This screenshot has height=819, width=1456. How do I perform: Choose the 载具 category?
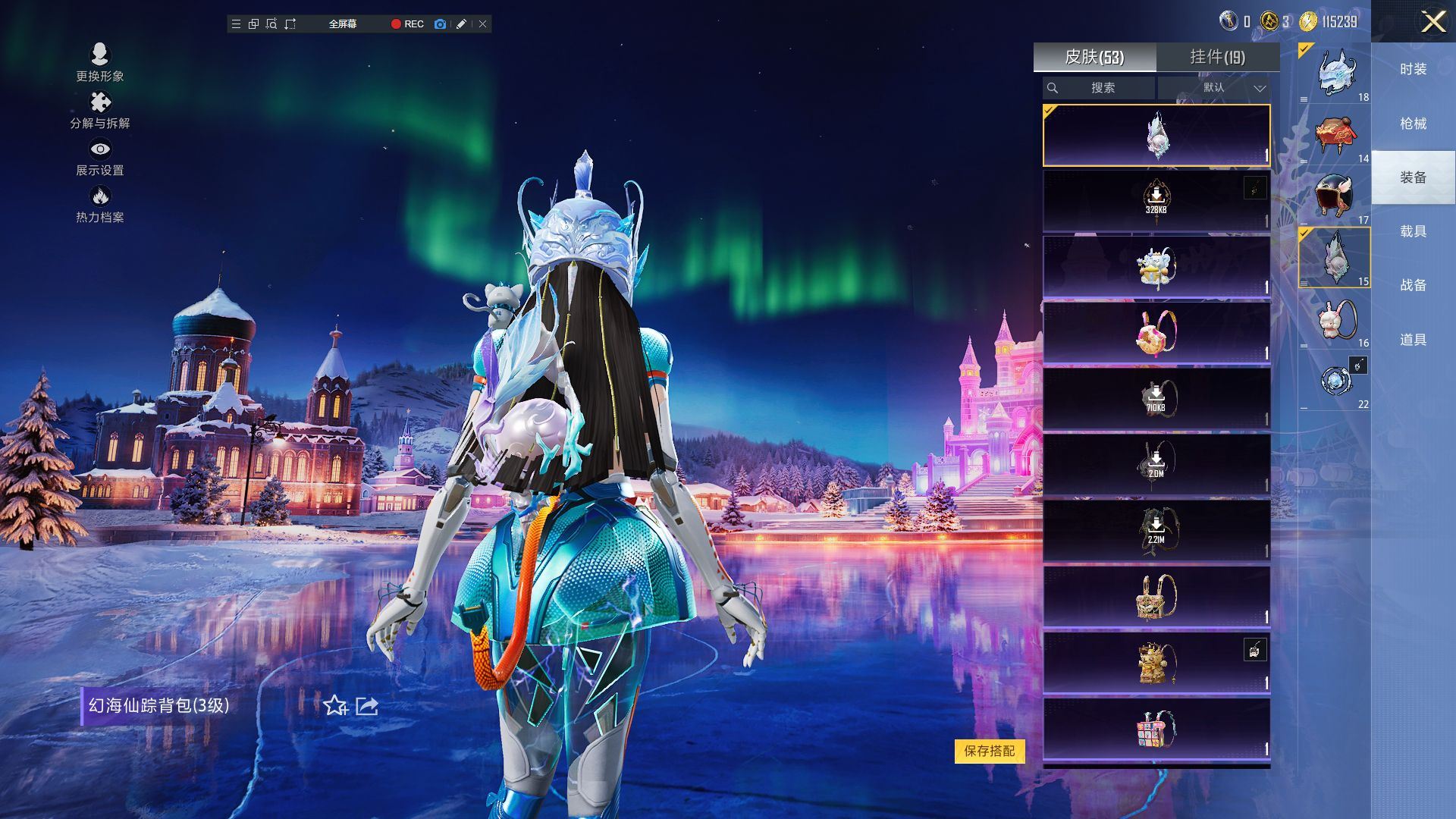[x=1413, y=231]
